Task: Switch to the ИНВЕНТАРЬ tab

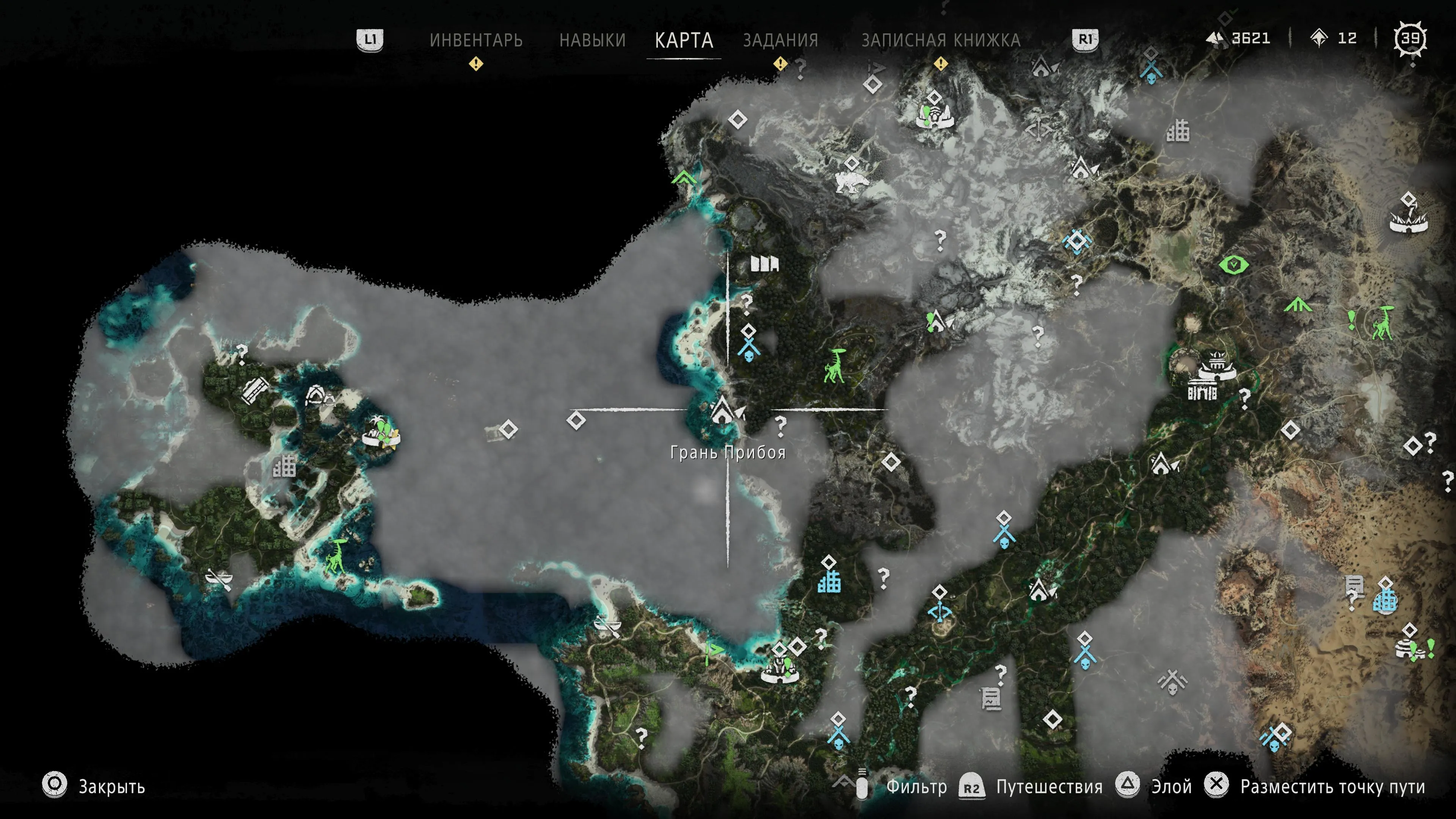Action: pos(476,40)
